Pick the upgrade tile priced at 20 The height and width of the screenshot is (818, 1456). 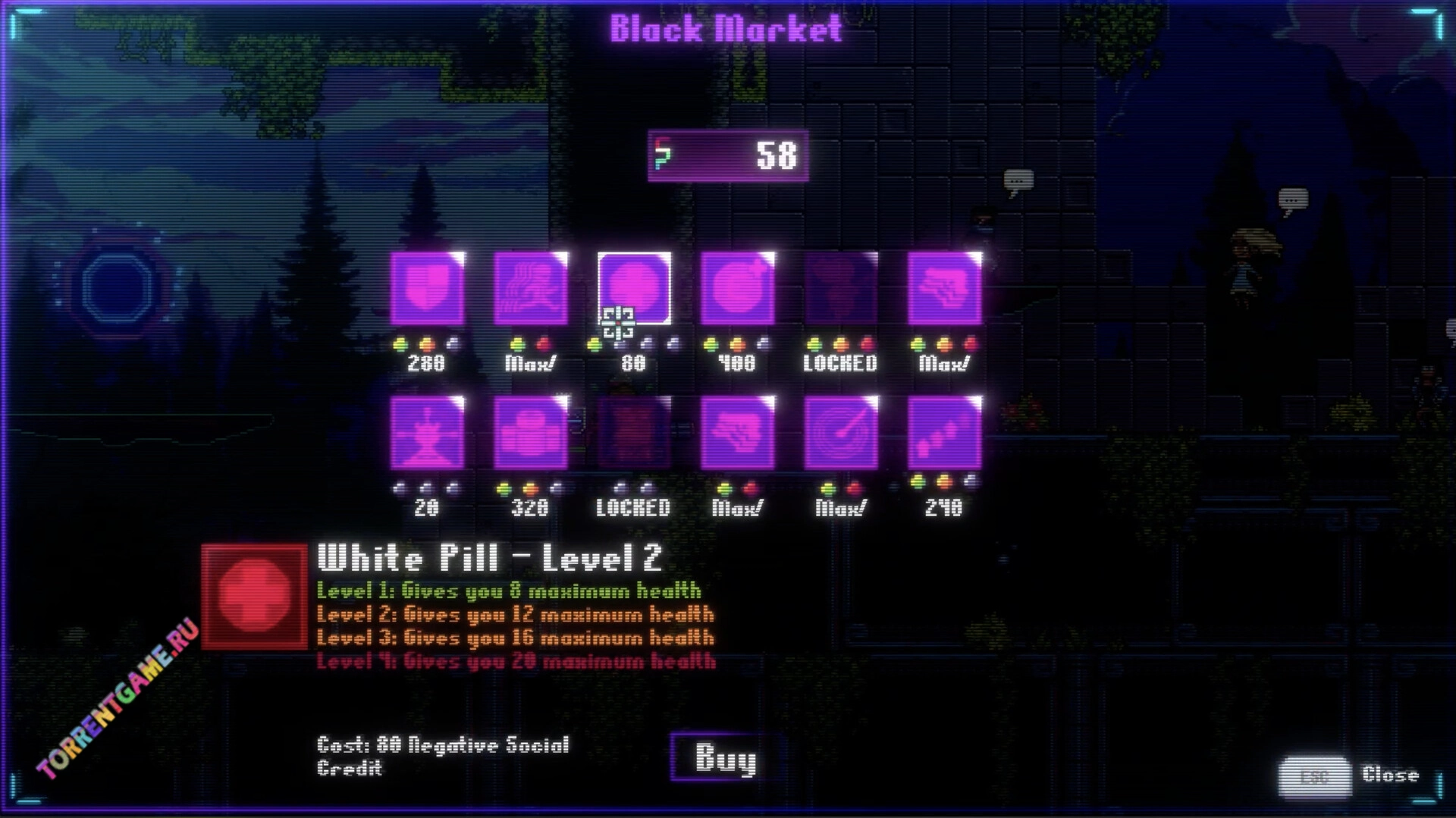[x=427, y=433]
